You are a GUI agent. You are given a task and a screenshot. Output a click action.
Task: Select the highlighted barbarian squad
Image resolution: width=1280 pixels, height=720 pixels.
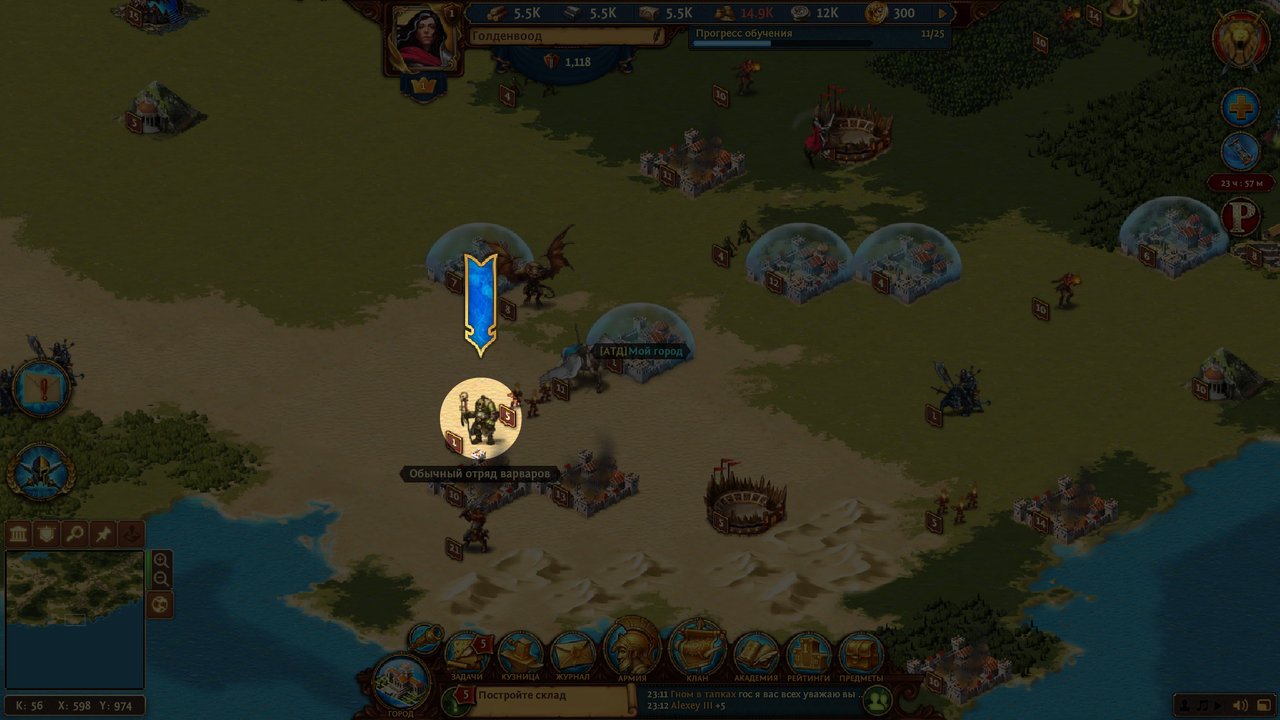(481, 418)
